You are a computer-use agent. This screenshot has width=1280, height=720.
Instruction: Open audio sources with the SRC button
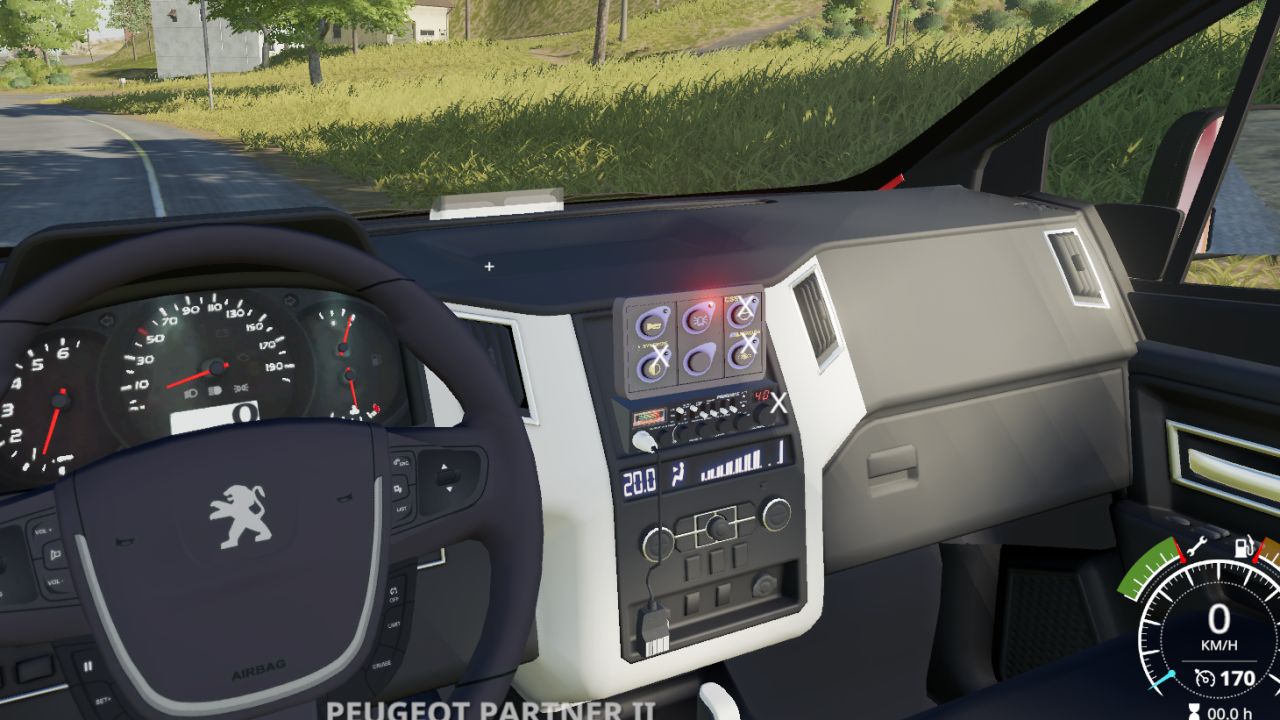click(400, 460)
